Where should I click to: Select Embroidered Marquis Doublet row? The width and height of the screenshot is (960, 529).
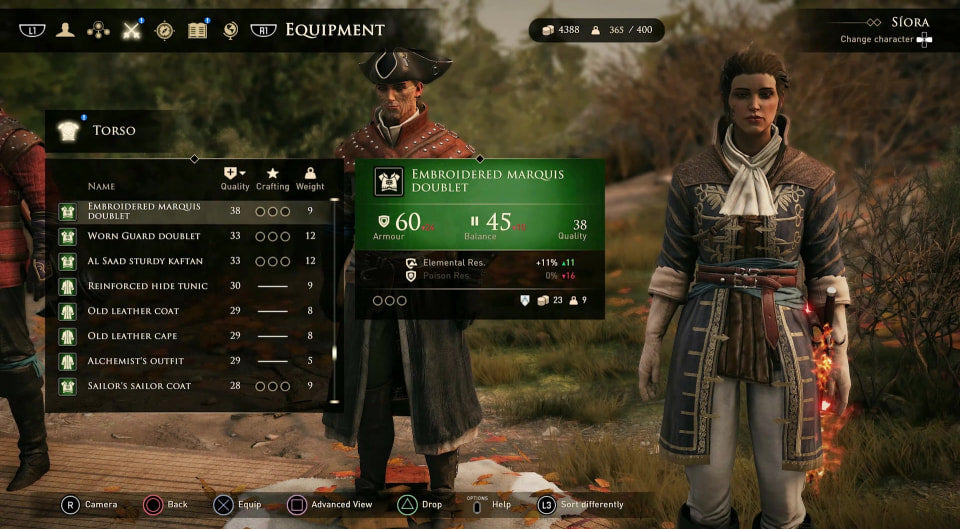(x=190, y=211)
